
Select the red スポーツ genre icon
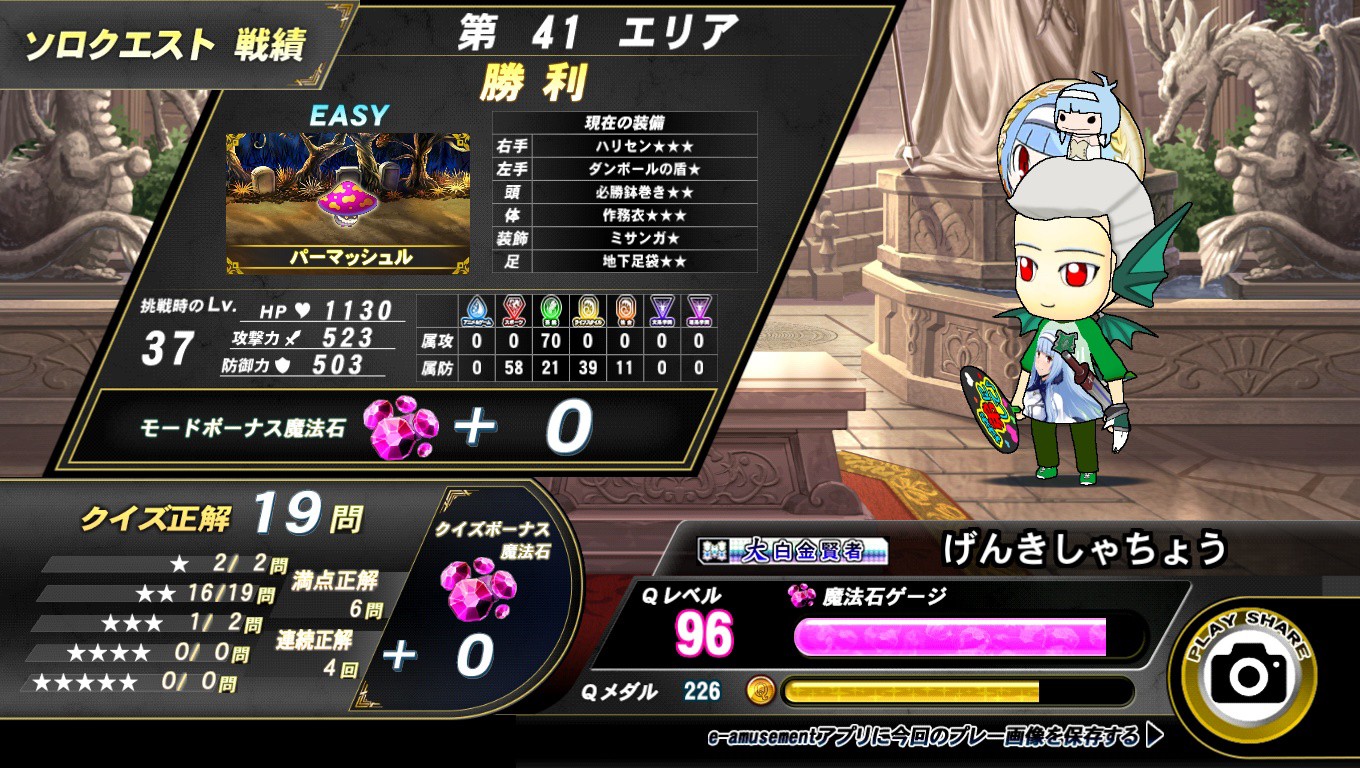point(514,310)
